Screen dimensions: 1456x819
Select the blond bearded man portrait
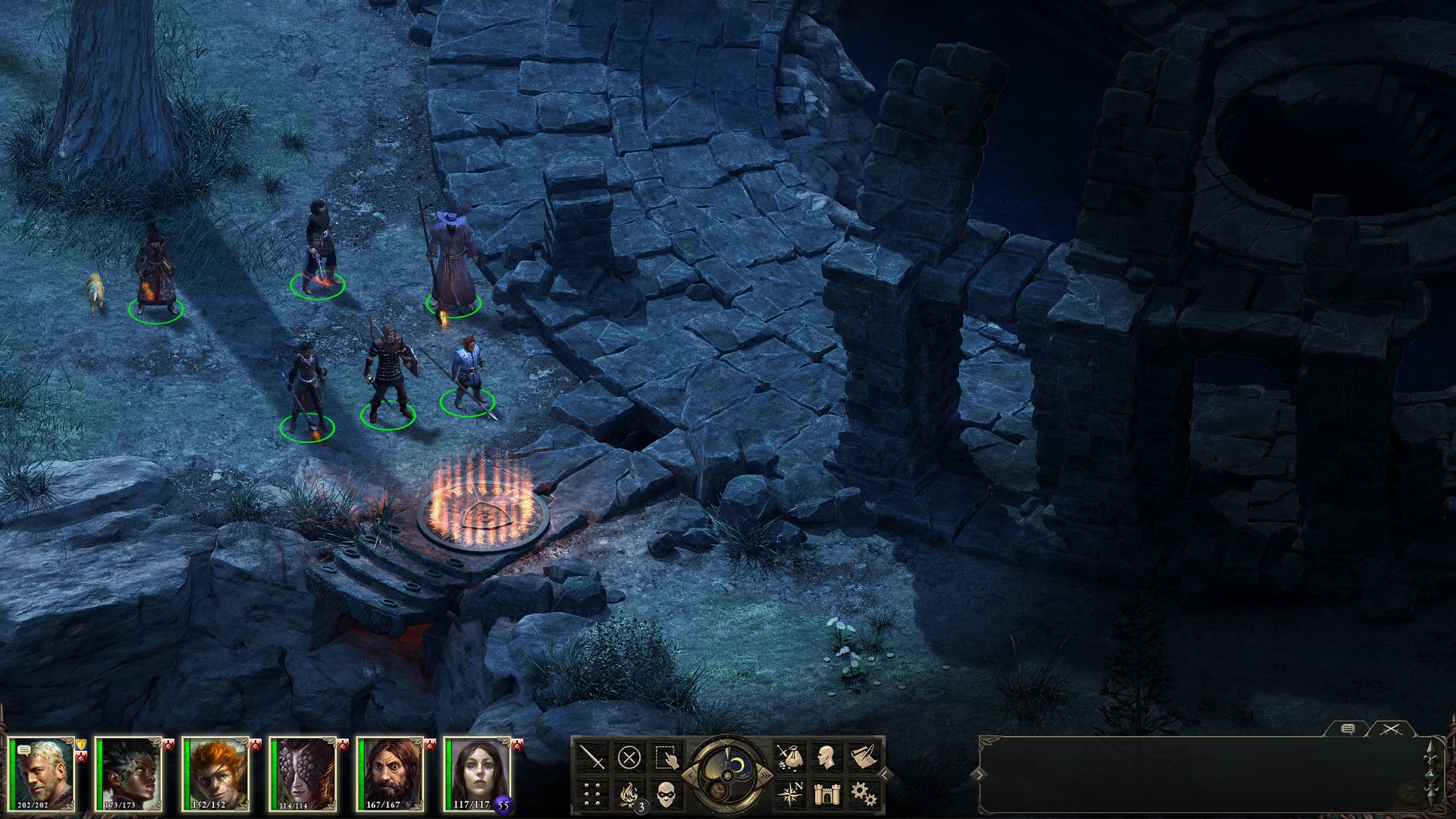click(43, 773)
